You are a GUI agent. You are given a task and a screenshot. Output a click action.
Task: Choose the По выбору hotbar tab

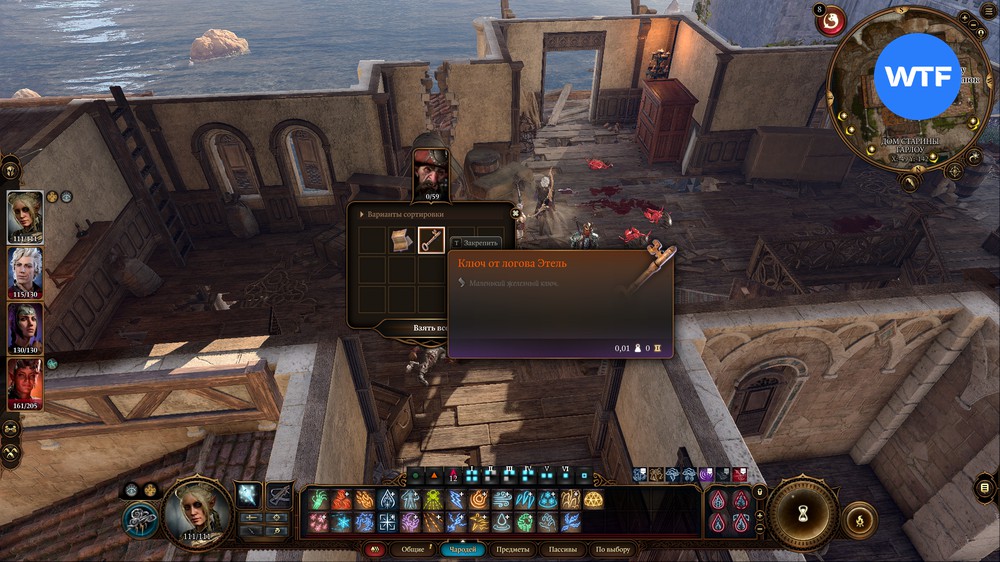point(613,549)
